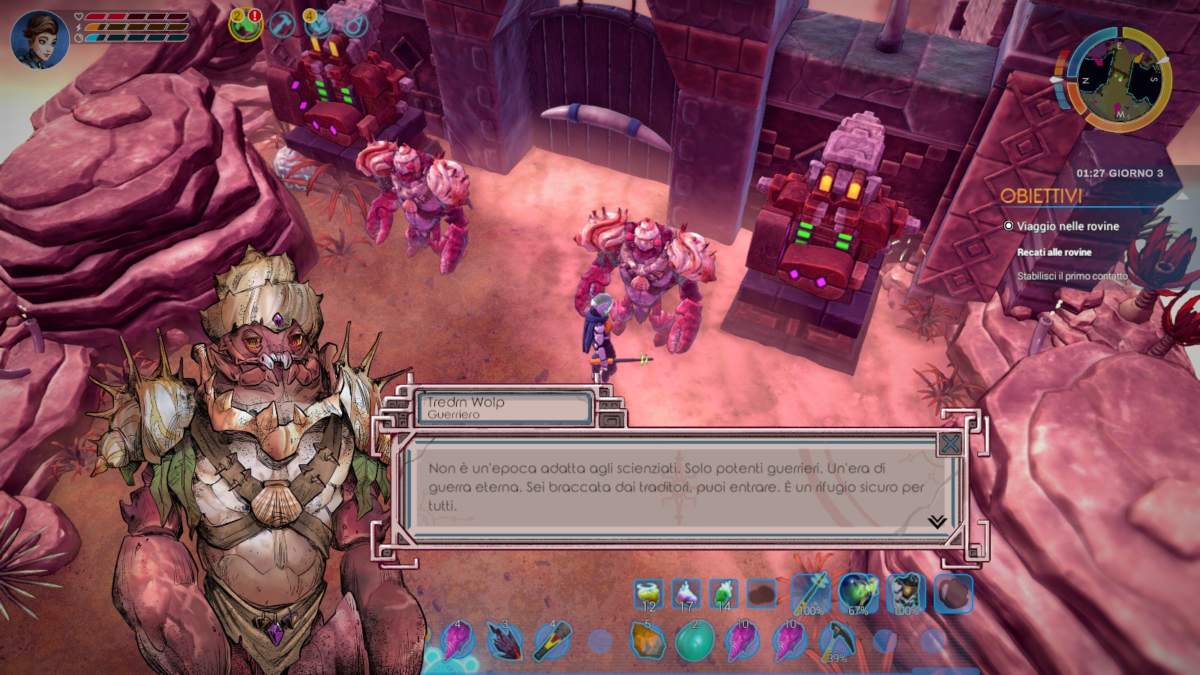Viewport: 1200px width, 675px height.
Task: Close the Tredrn Wolp dialogue box
Action: pyautogui.click(x=950, y=443)
